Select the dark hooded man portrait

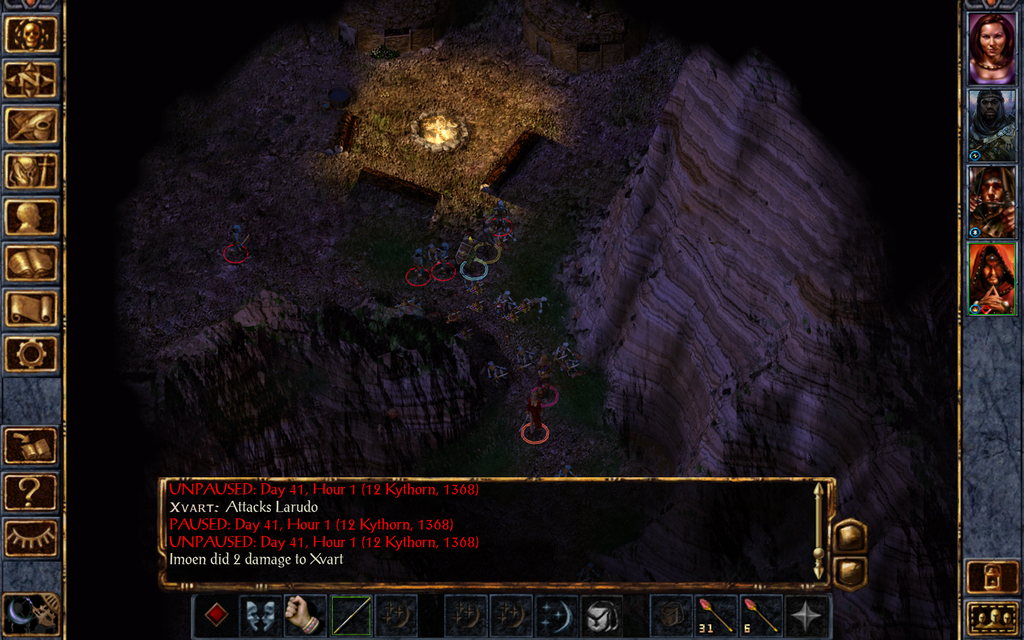point(991,126)
